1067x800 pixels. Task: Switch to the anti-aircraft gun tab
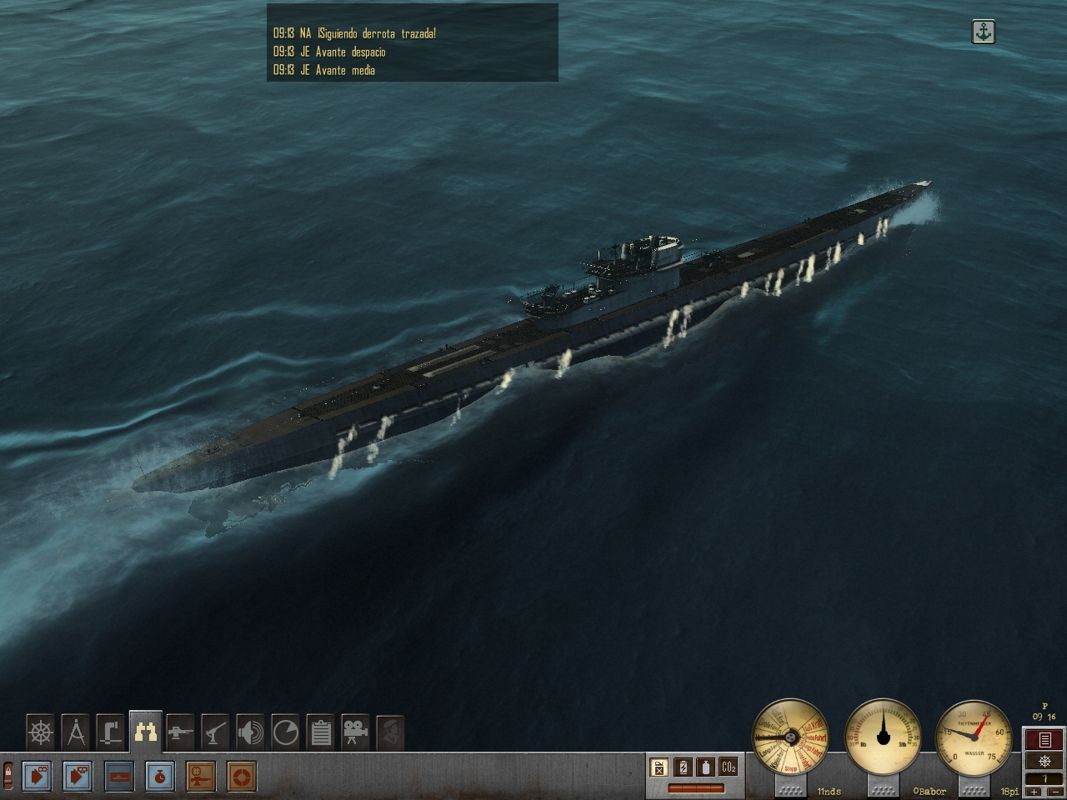pyautogui.click(x=215, y=732)
